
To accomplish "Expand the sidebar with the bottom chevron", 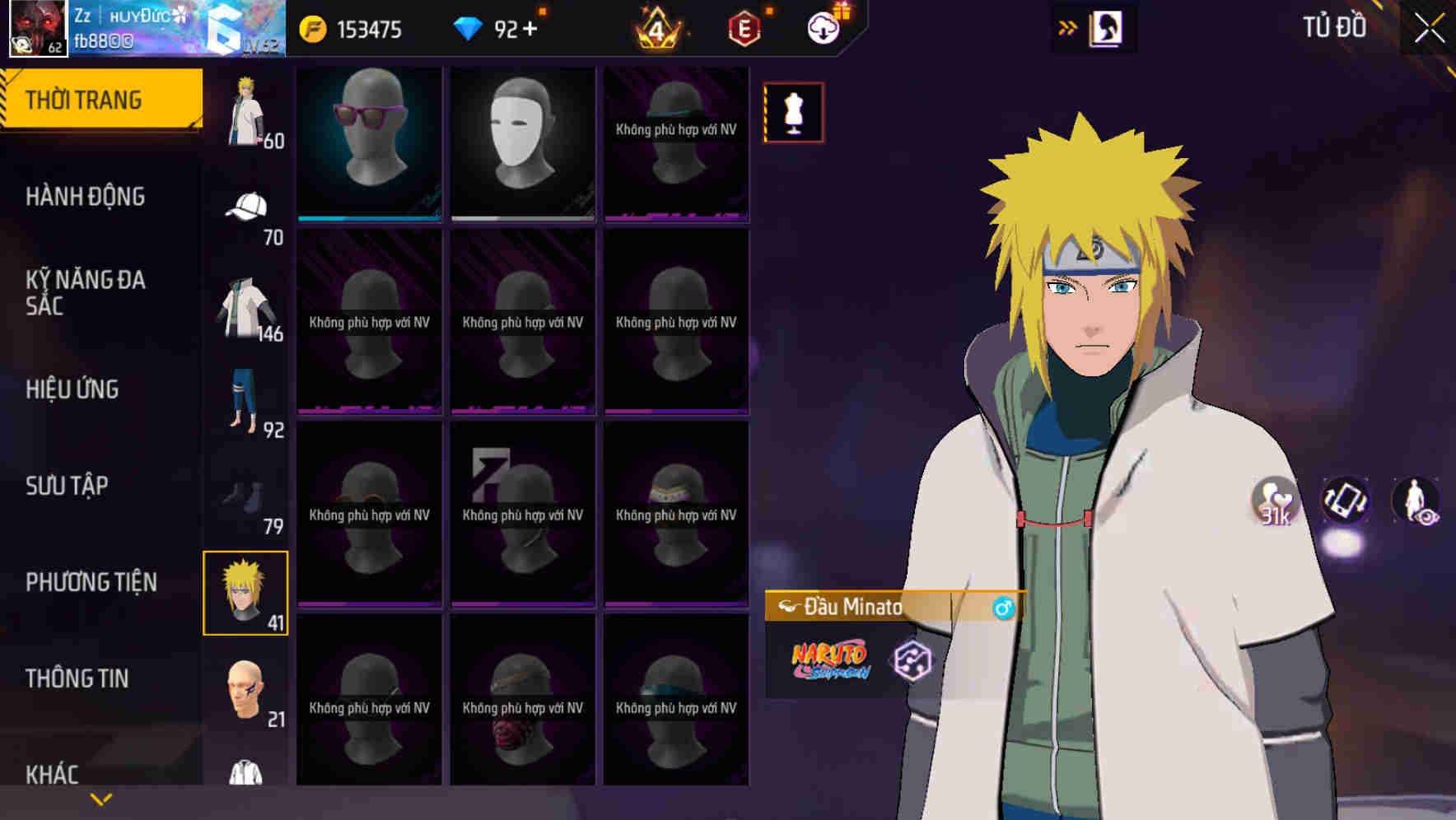I will pyautogui.click(x=101, y=797).
